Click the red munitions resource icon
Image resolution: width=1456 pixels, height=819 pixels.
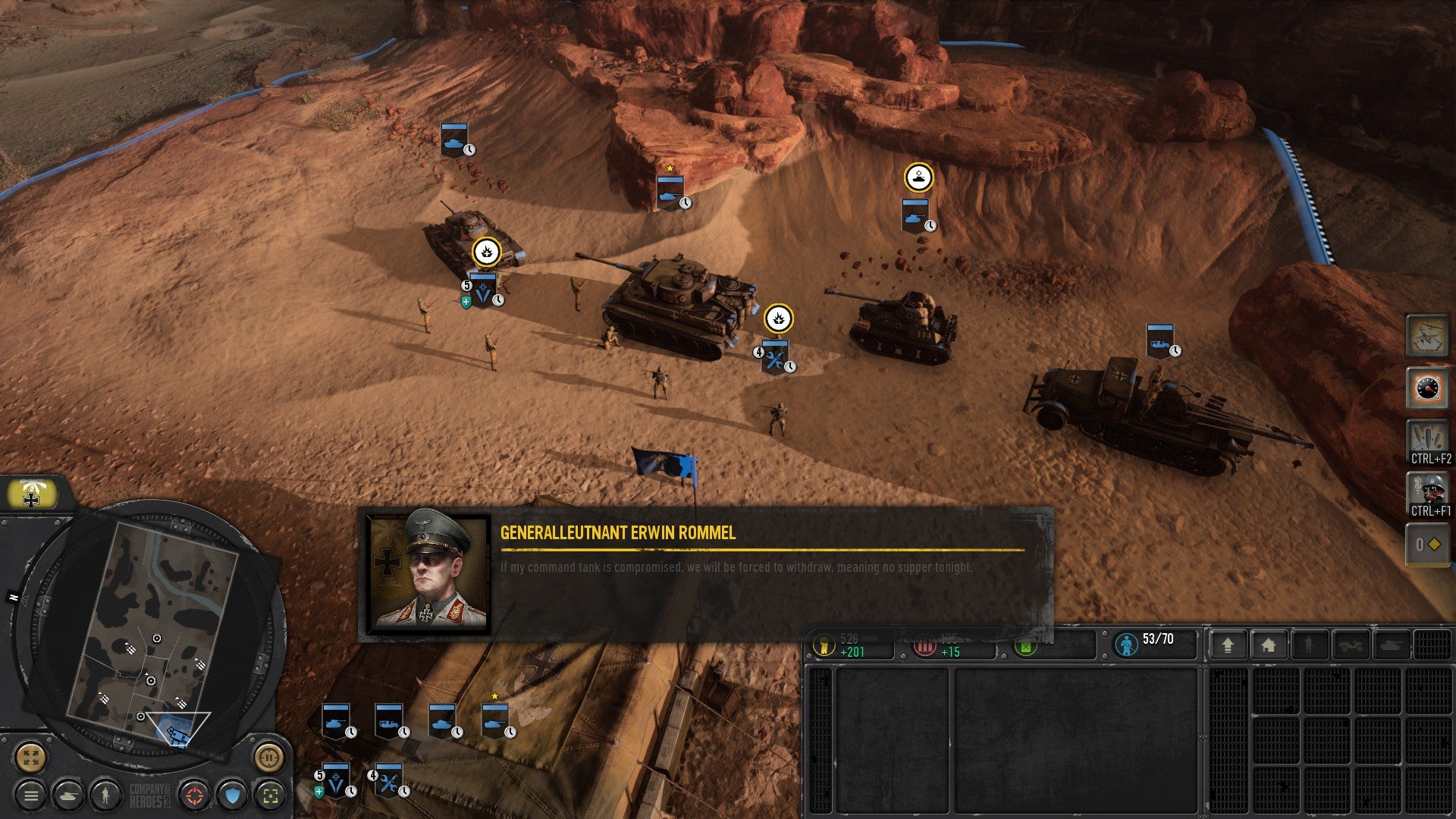(x=924, y=645)
